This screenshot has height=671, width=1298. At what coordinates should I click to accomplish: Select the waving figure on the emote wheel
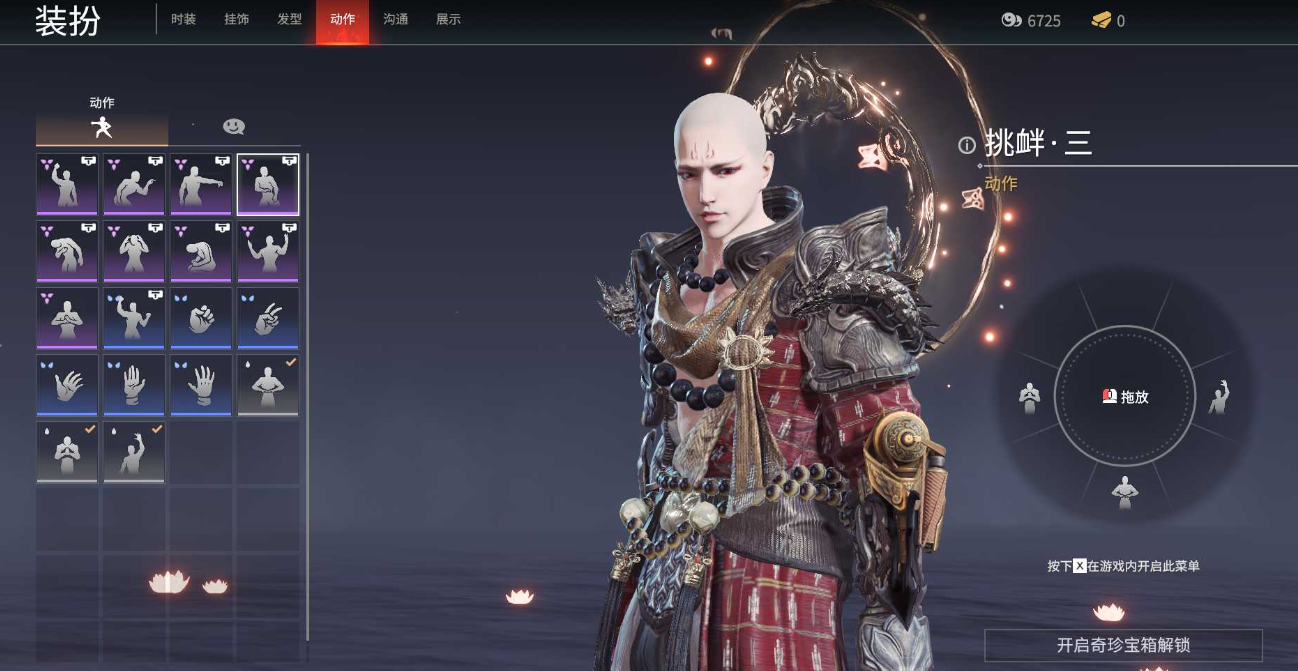tap(1219, 397)
